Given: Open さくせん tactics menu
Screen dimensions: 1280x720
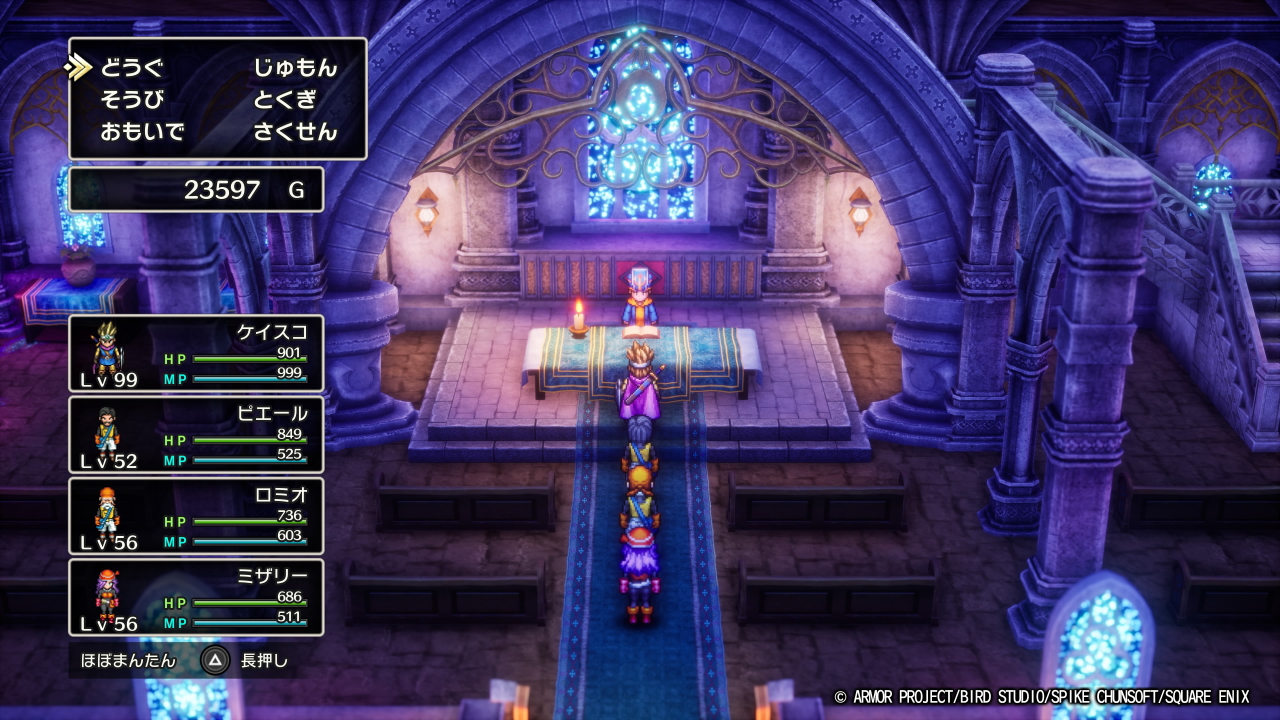Looking at the screenshot, I should click(295, 132).
